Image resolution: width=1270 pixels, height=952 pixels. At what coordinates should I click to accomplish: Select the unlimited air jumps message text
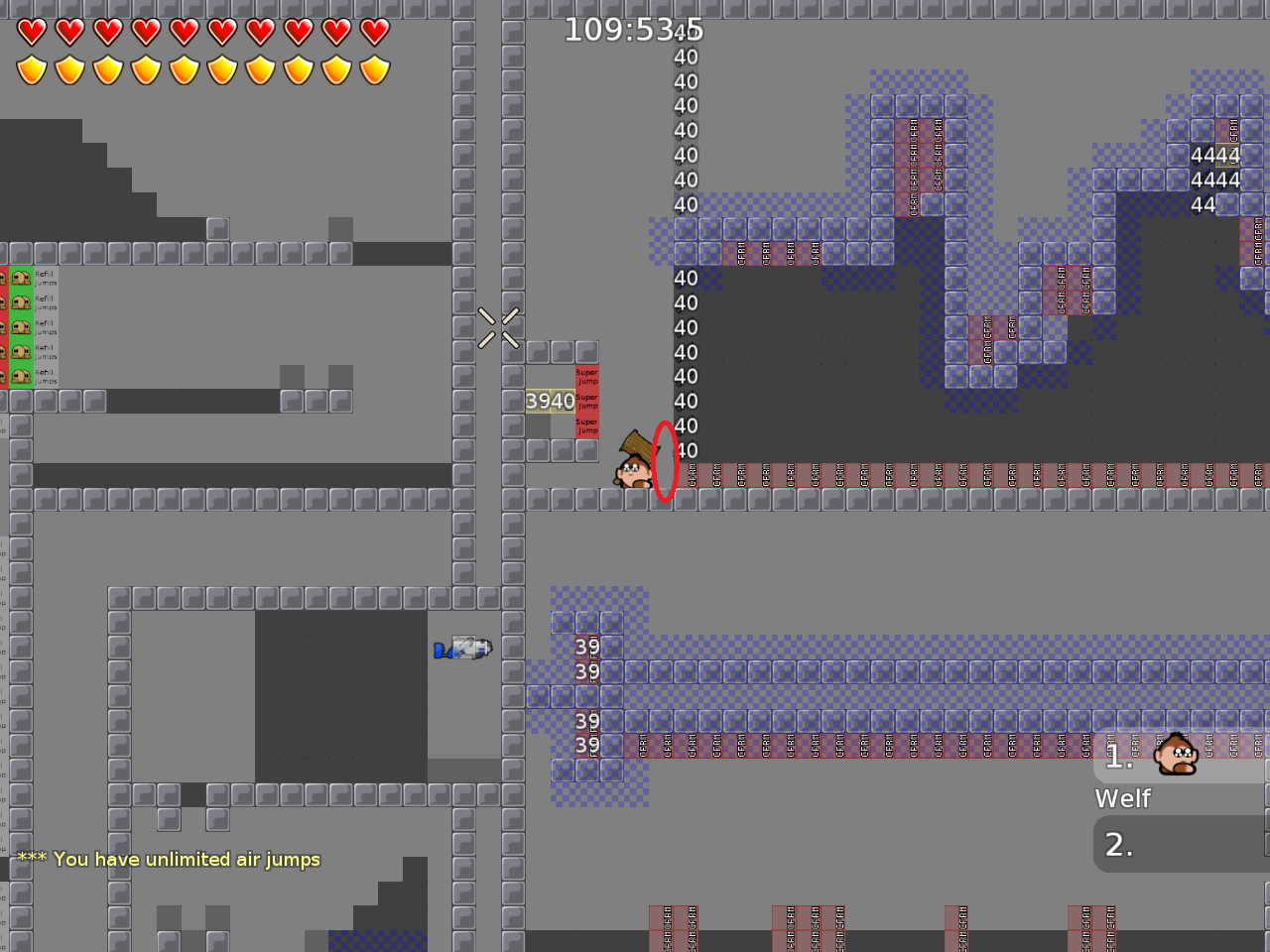169,860
